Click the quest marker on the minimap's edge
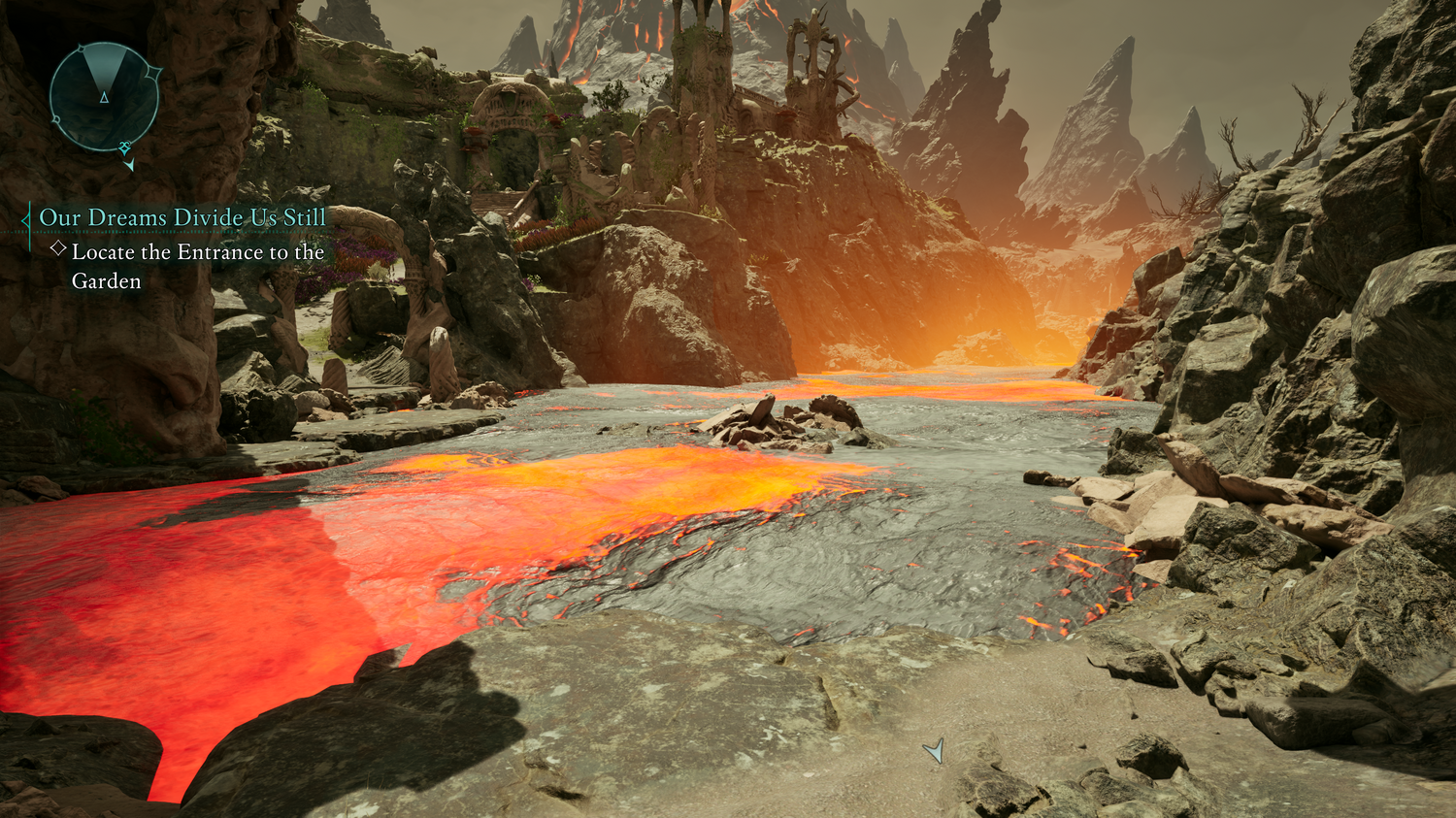Viewport: 1456px width, 818px height. (125, 148)
